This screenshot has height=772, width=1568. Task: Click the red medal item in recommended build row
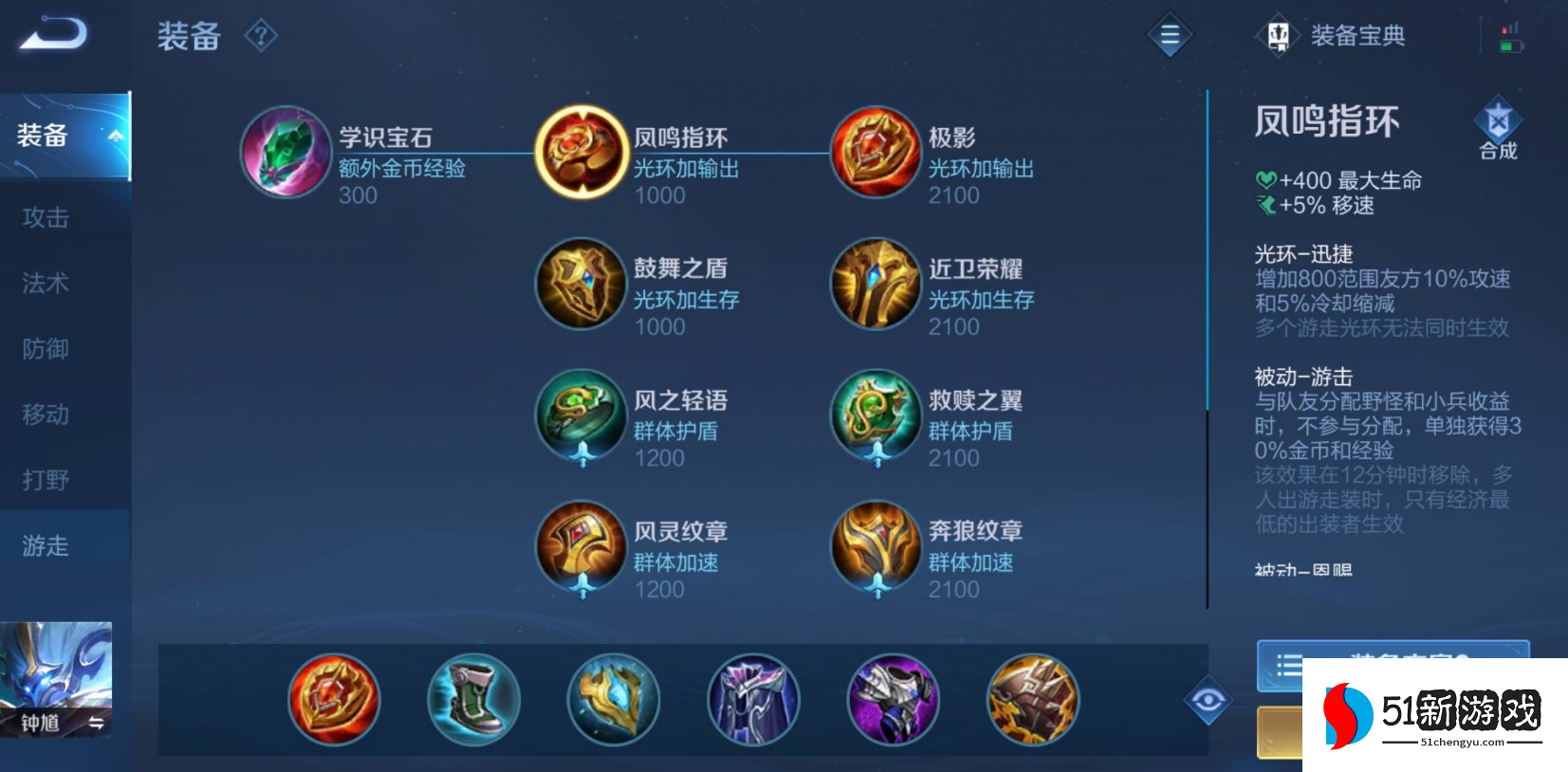tap(333, 699)
